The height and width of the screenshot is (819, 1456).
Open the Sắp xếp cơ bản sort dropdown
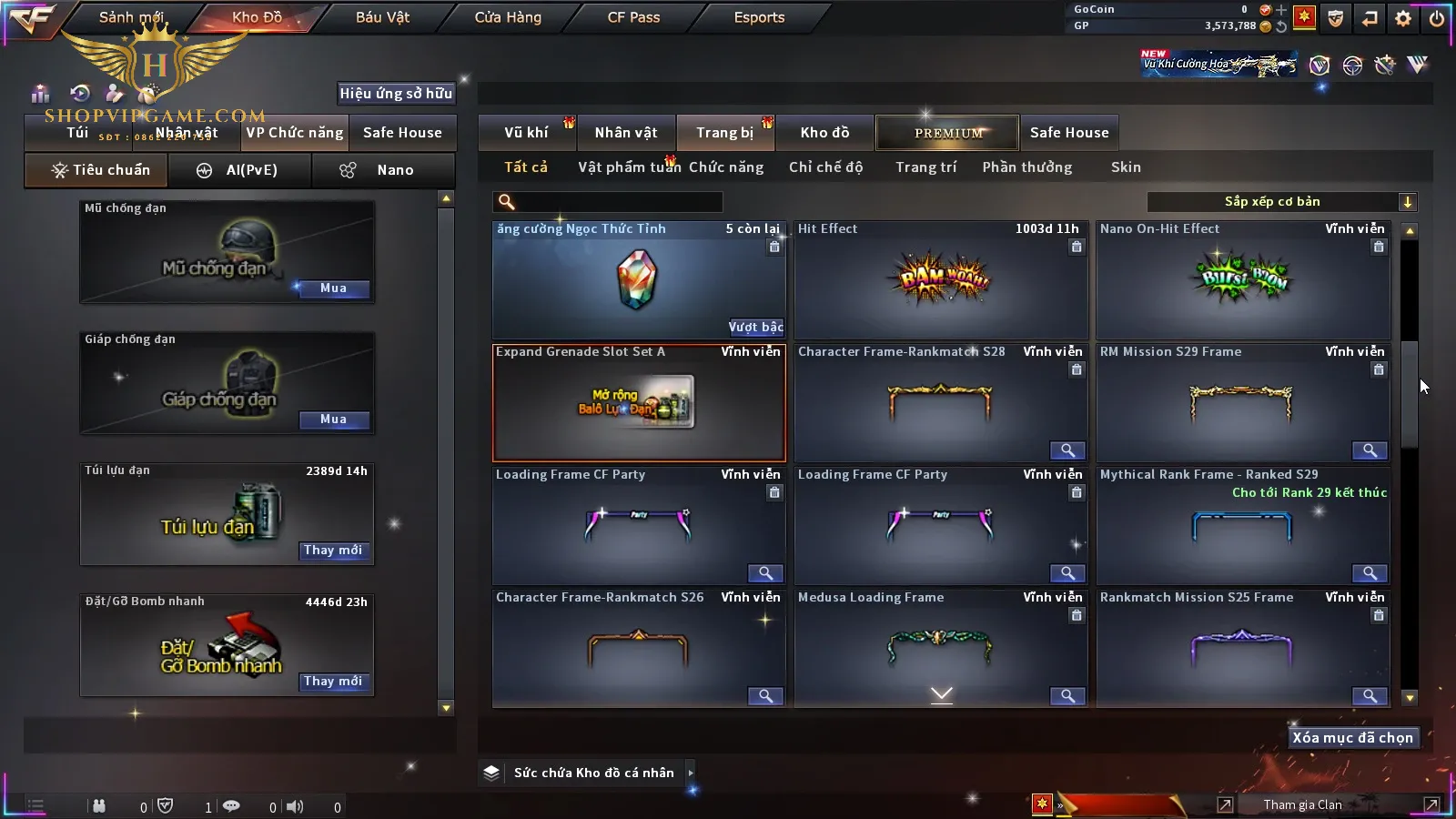coord(1282,202)
